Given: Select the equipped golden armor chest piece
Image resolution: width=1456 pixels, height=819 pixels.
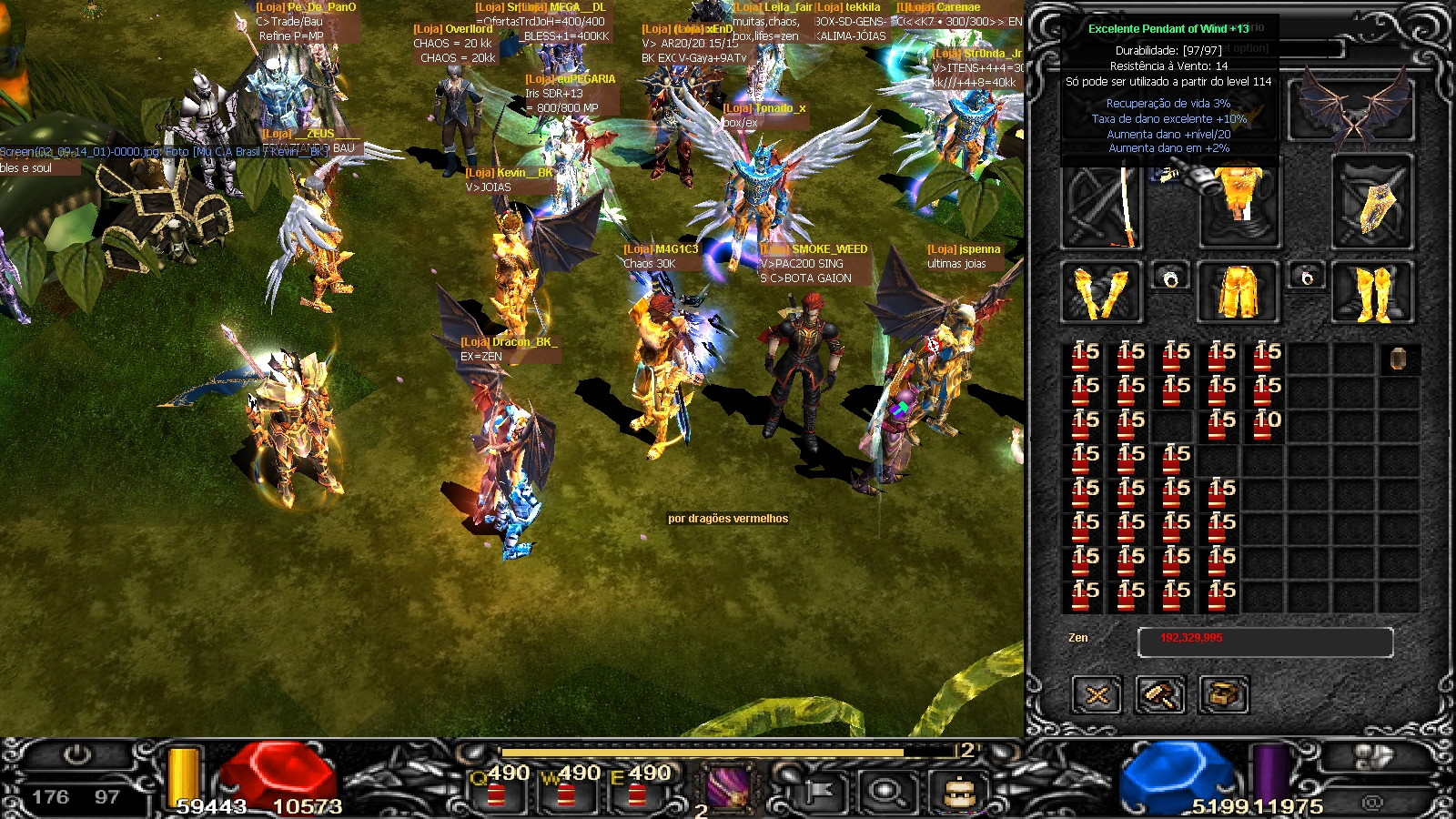Looking at the screenshot, I should pos(1239,202).
